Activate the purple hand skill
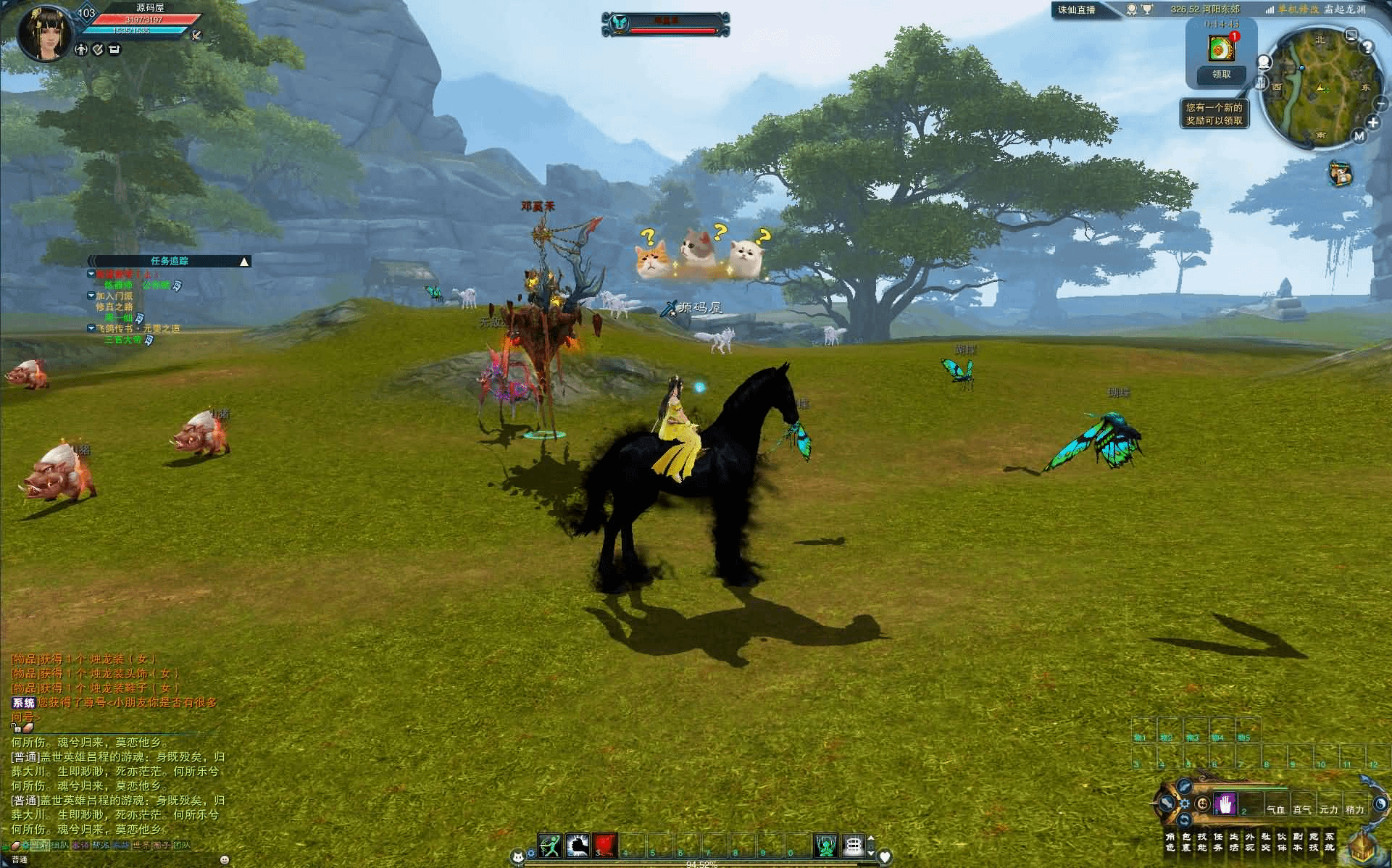 (1225, 804)
